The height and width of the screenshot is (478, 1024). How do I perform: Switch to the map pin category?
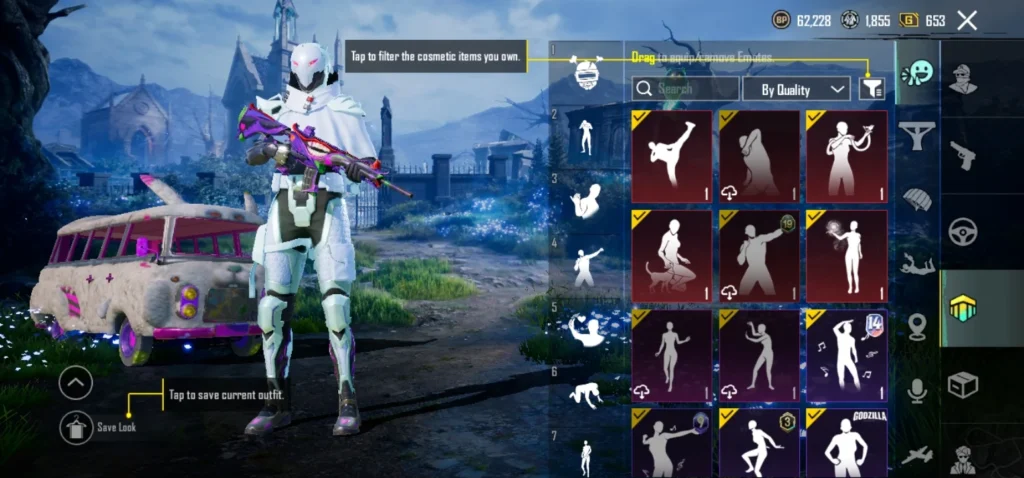916,327
